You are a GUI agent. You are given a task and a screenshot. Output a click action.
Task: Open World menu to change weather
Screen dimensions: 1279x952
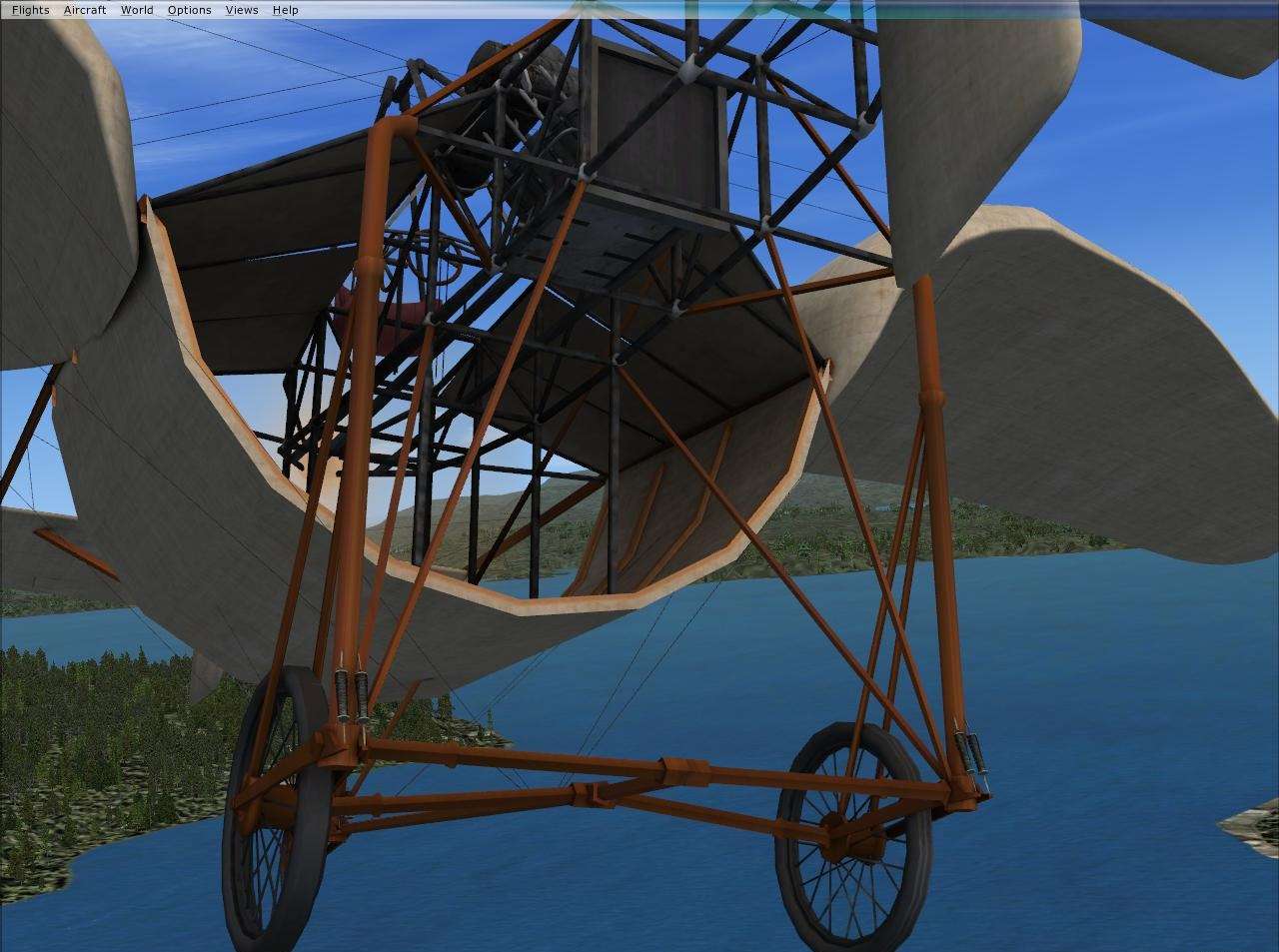136,9
